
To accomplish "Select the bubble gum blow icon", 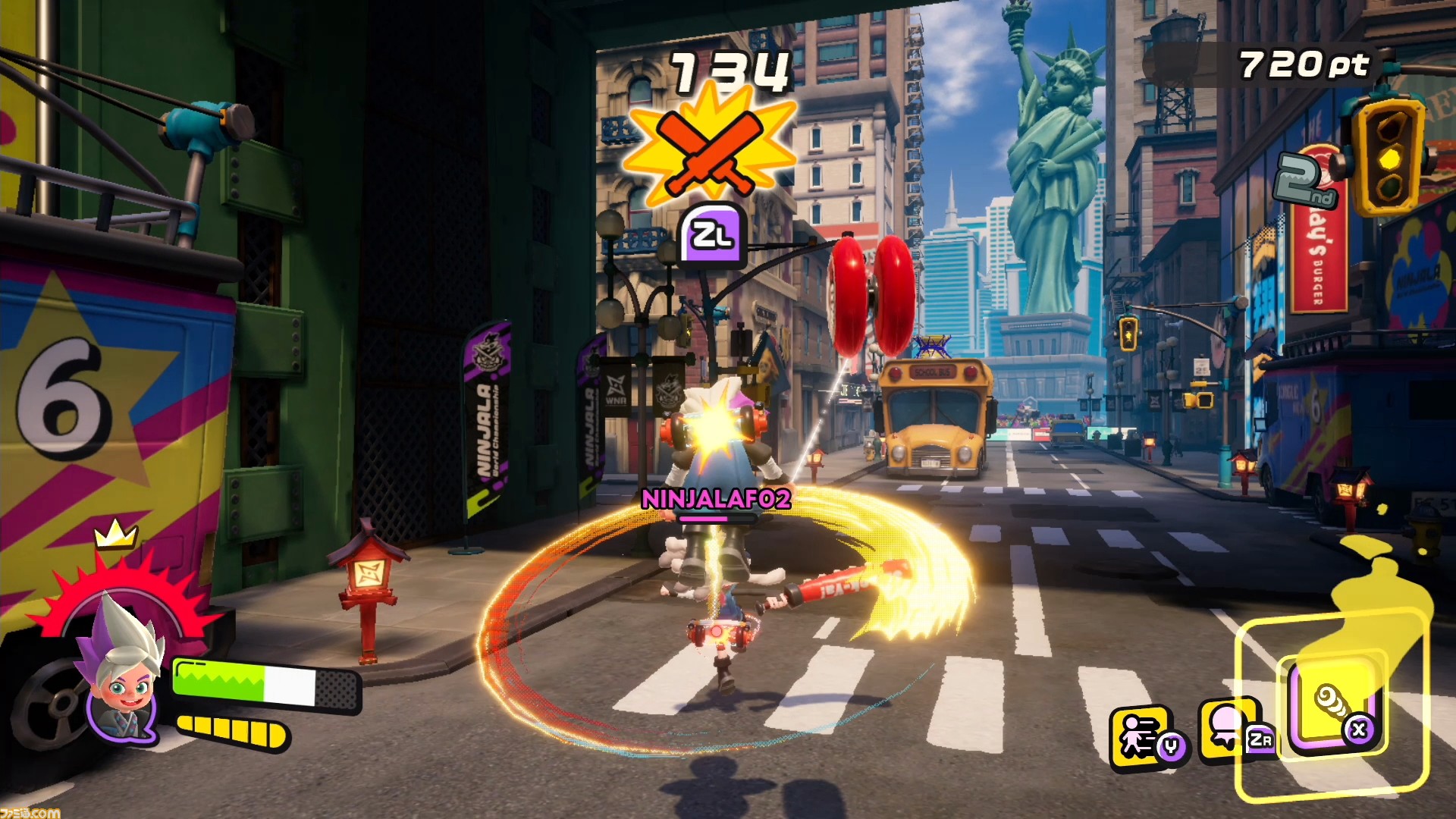I will 1226,730.
